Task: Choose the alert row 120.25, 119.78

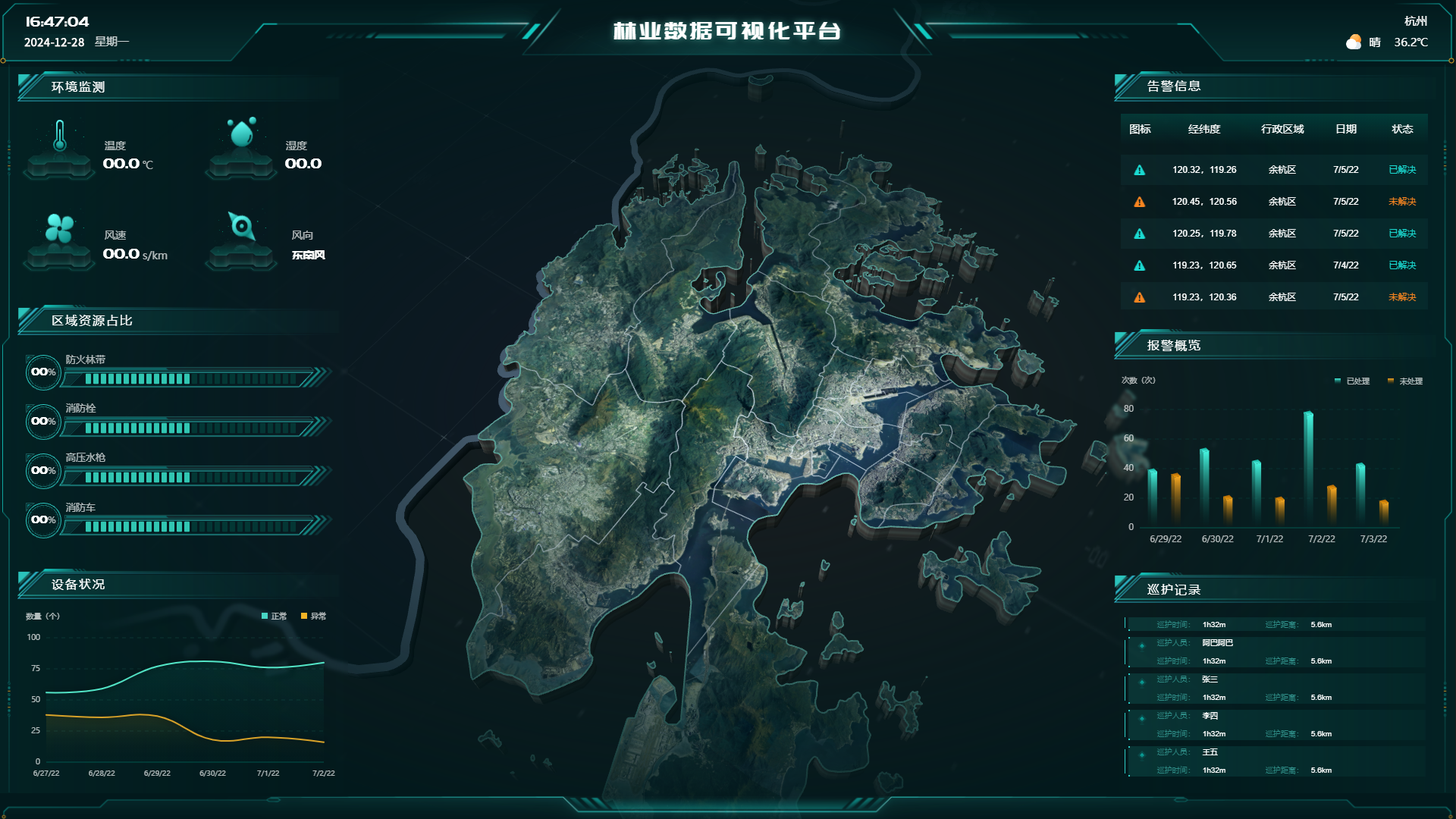Action: 1274,234
